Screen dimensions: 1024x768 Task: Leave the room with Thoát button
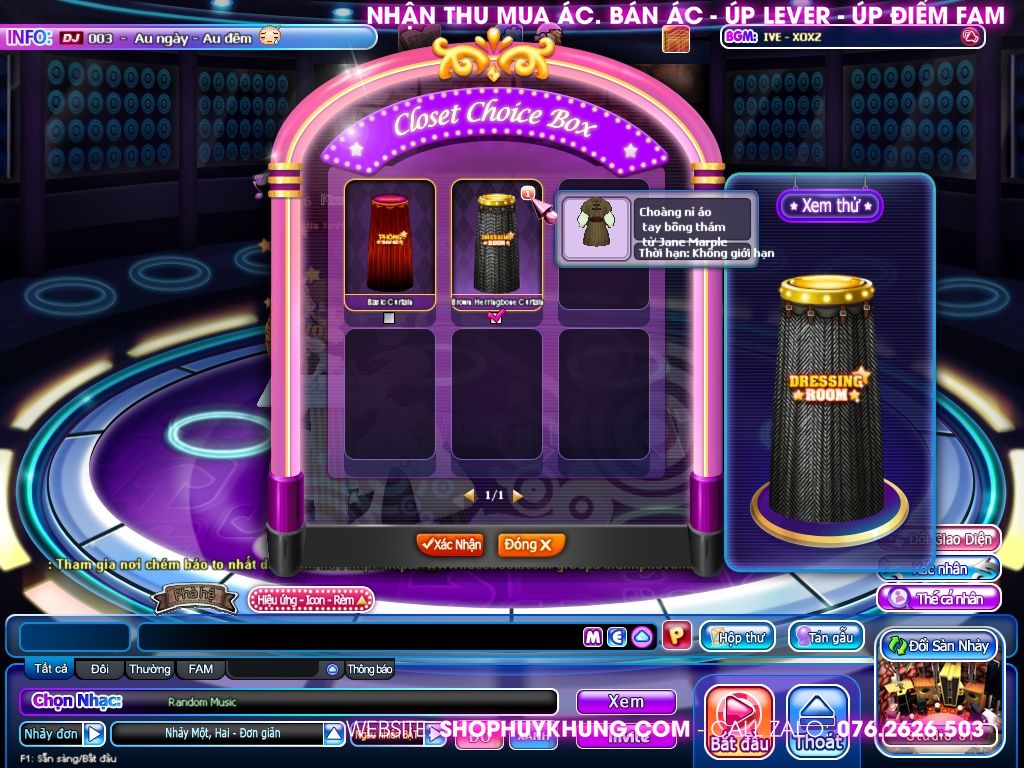coord(818,722)
